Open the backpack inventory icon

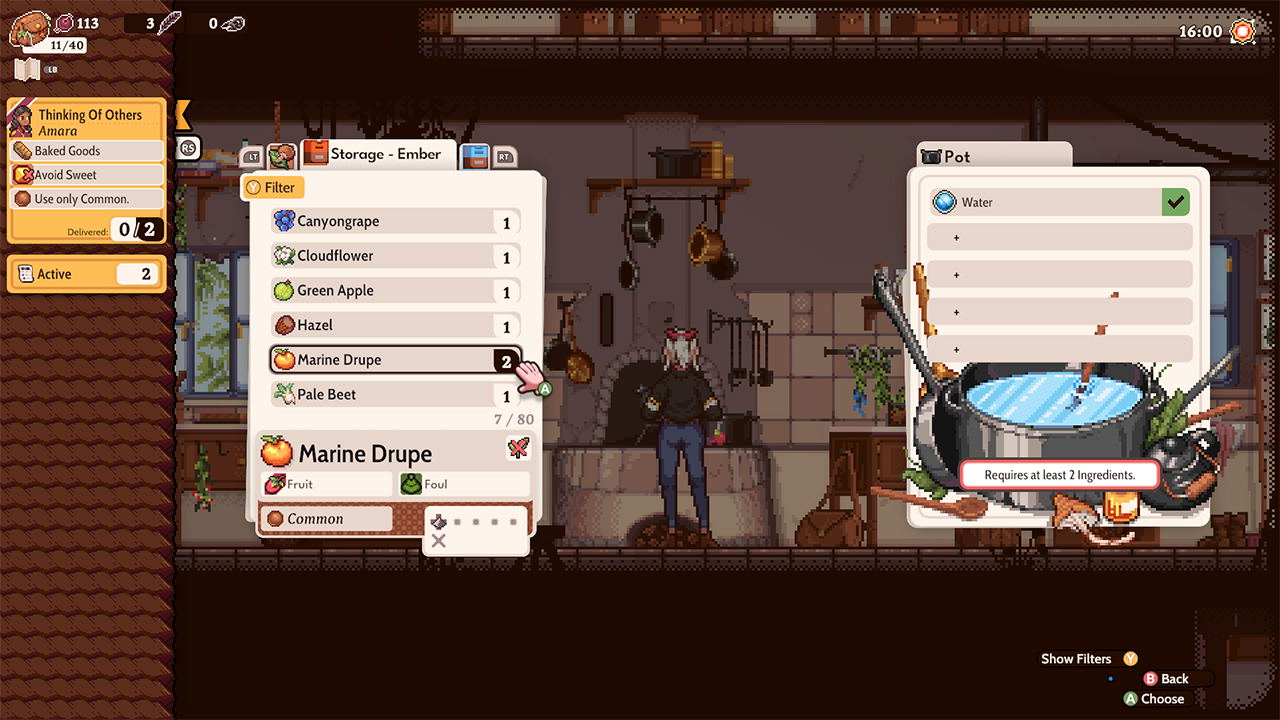click(30, 27)
